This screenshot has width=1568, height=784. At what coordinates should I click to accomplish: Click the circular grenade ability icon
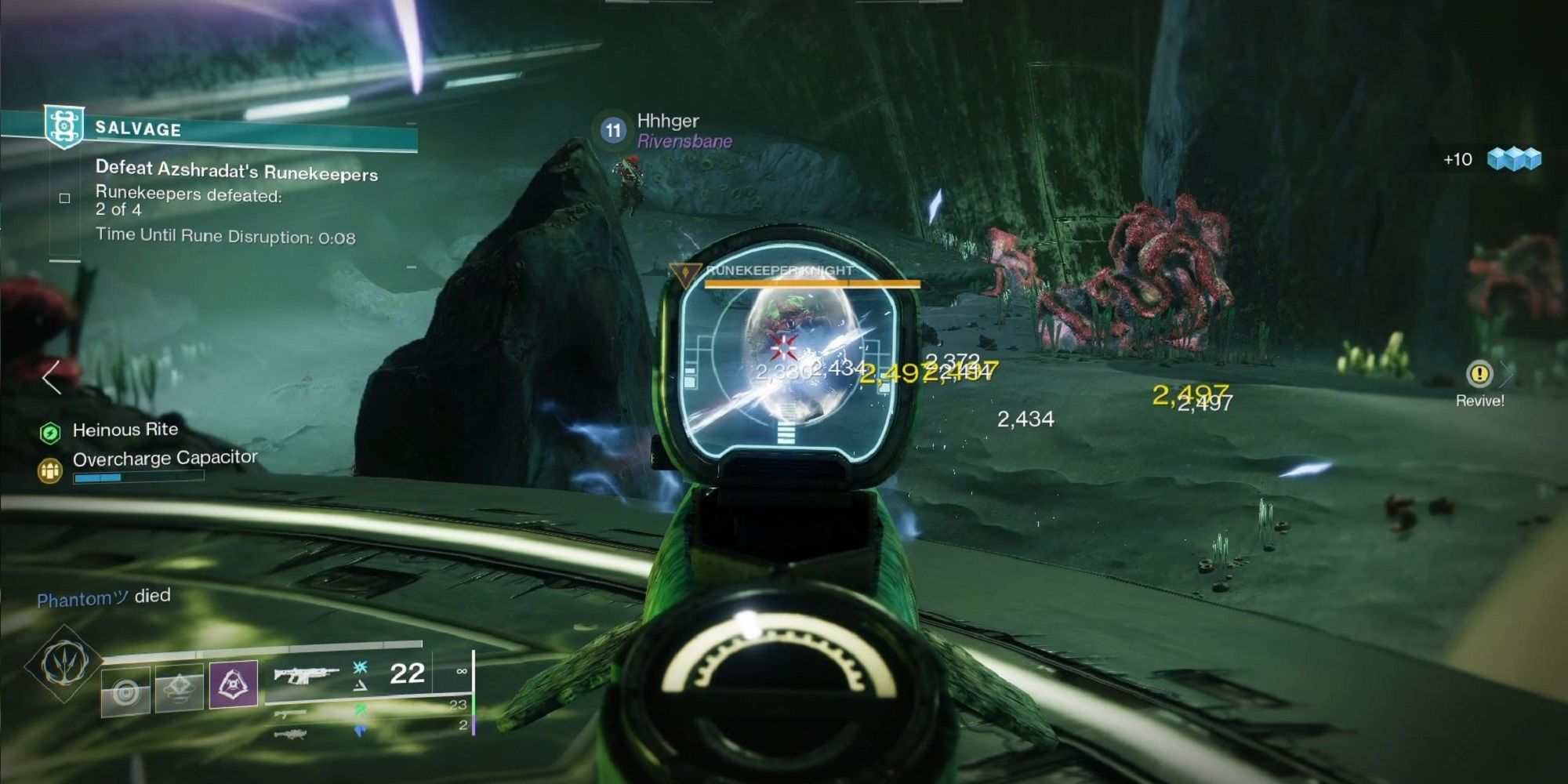tap(127, 689)
